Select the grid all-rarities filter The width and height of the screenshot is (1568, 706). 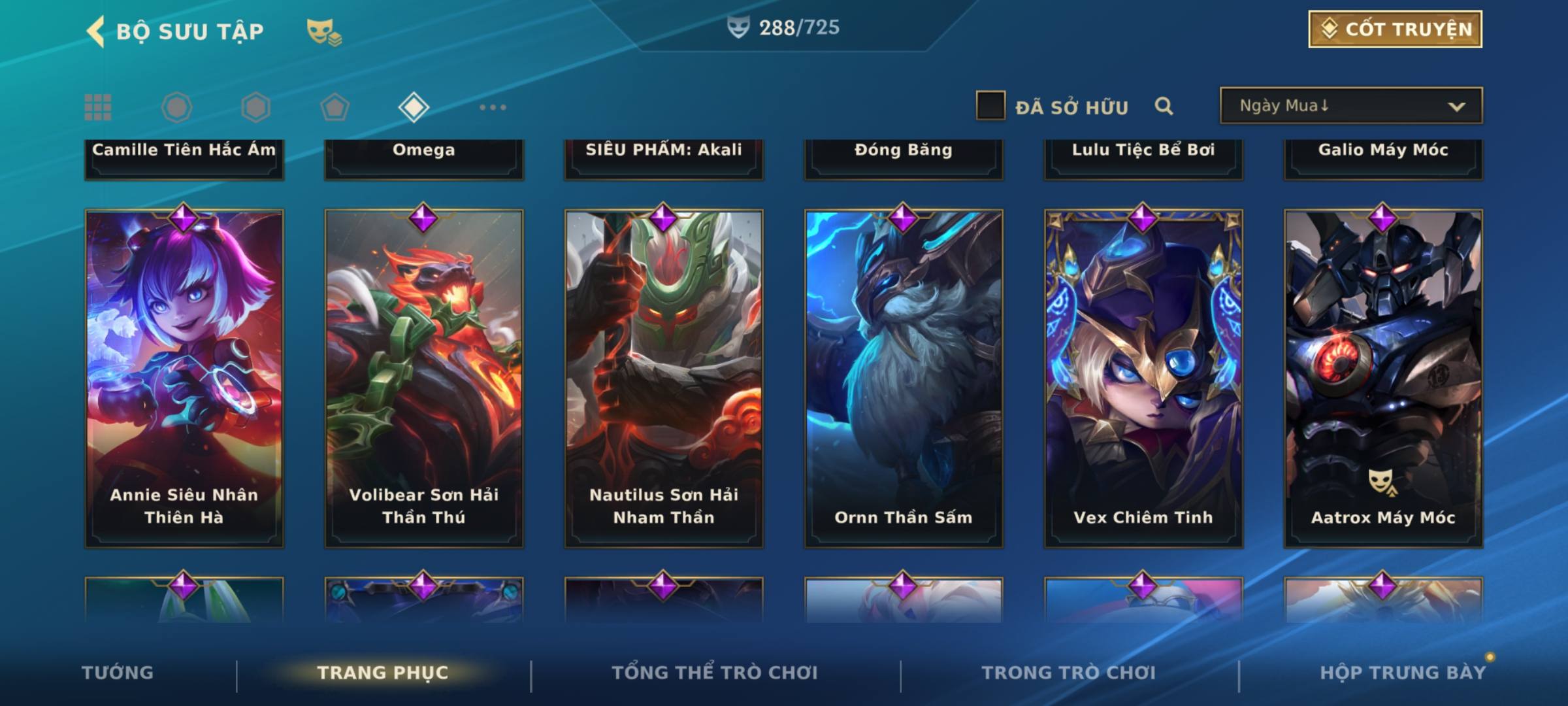98,107
